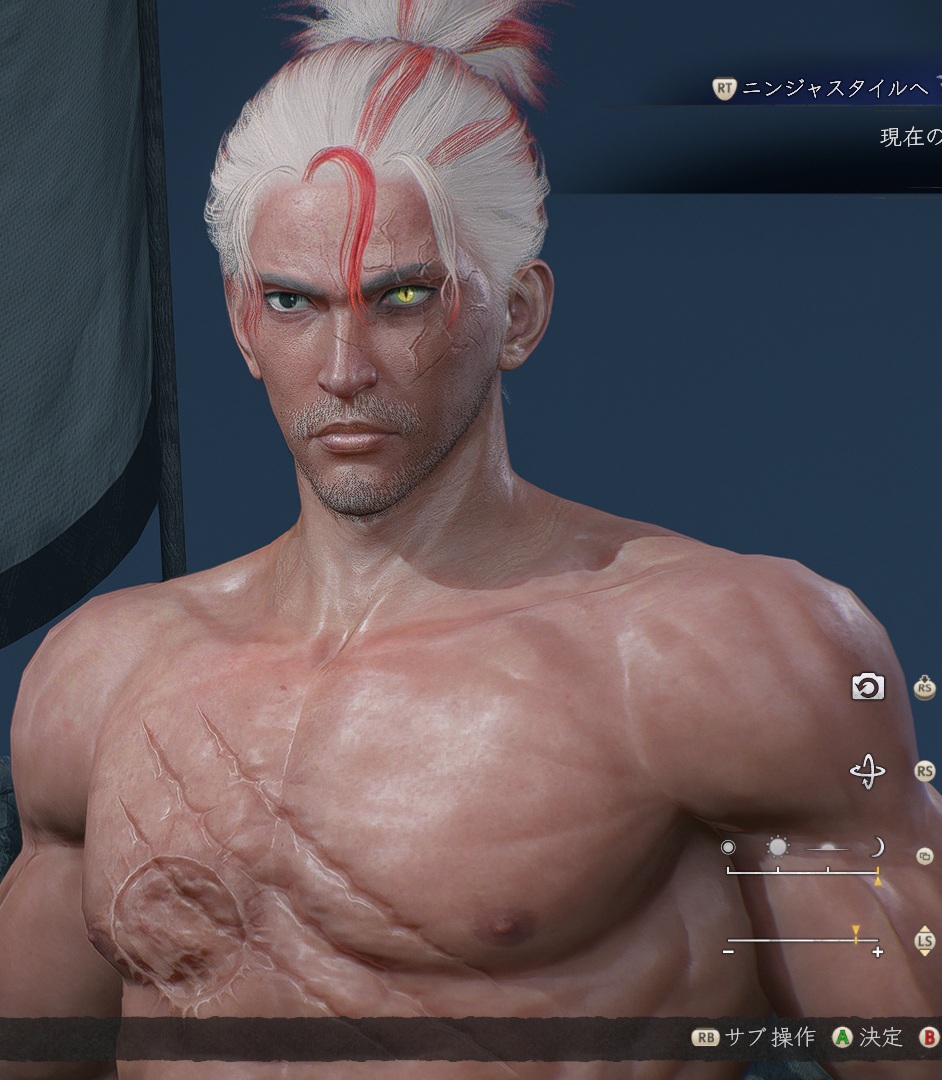Set lighting to the bright sun icon
Image resolution: width=942 pixels, height=1080 pixels.
coord(777,848)
